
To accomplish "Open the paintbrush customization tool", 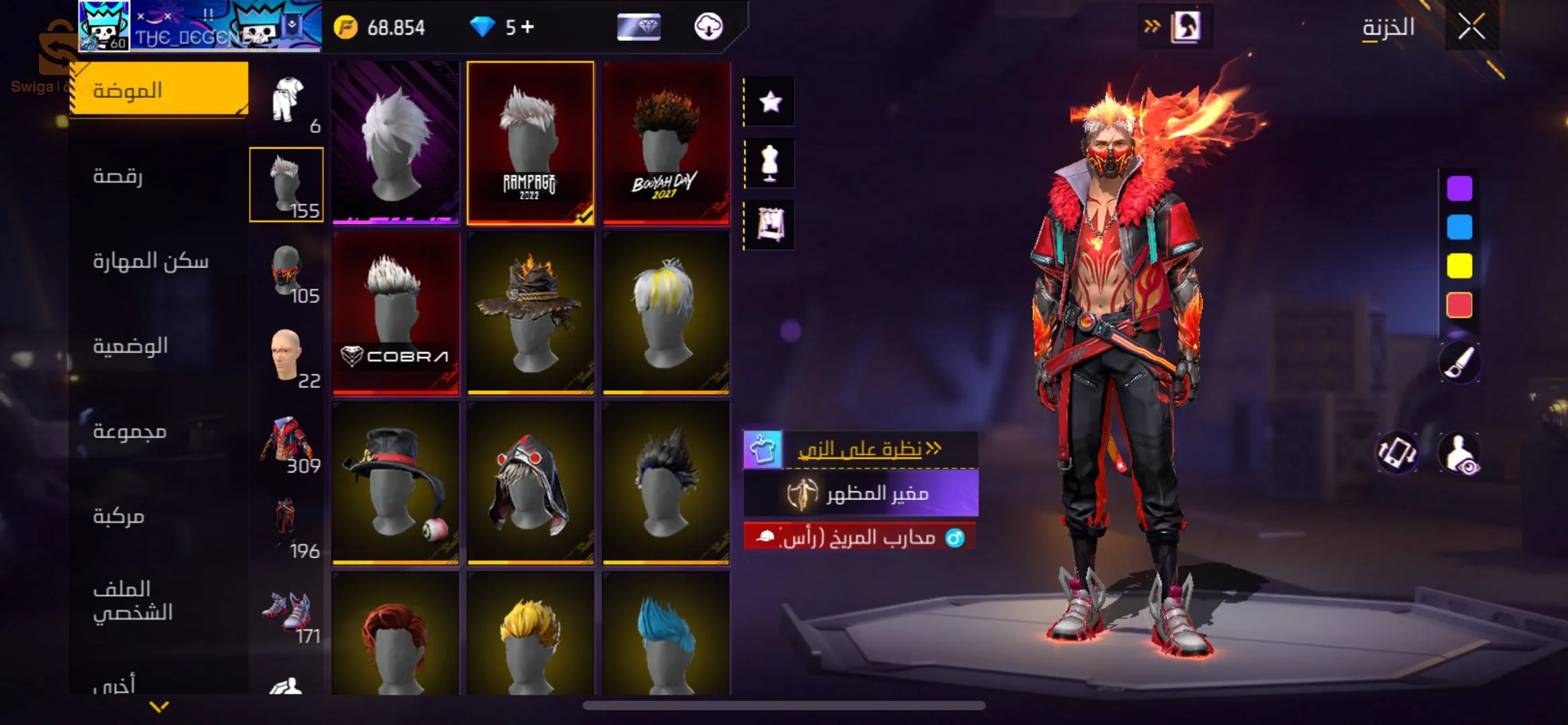I will point(1459,363).
